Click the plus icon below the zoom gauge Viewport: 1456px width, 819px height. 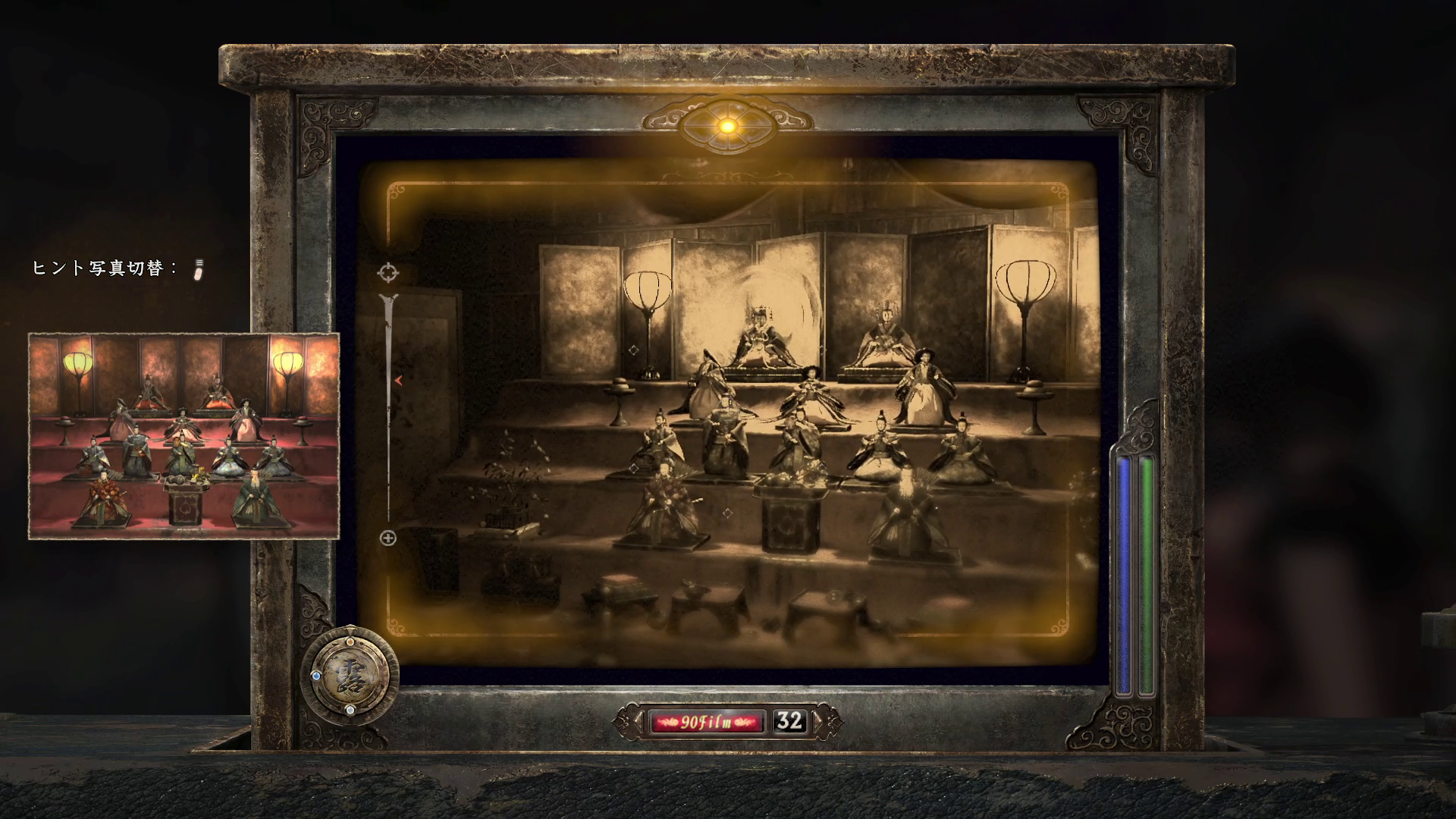388,538
